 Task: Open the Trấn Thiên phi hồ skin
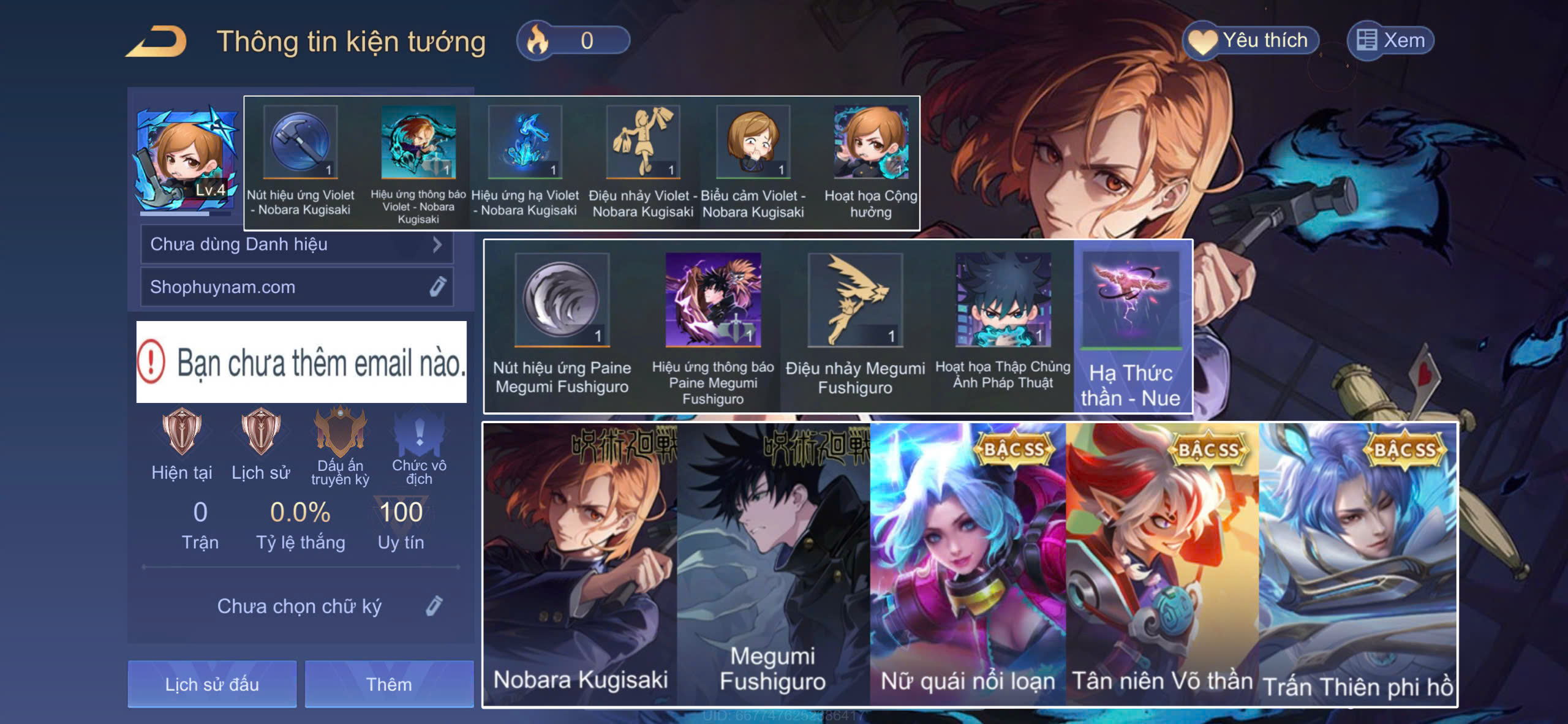1357,564
